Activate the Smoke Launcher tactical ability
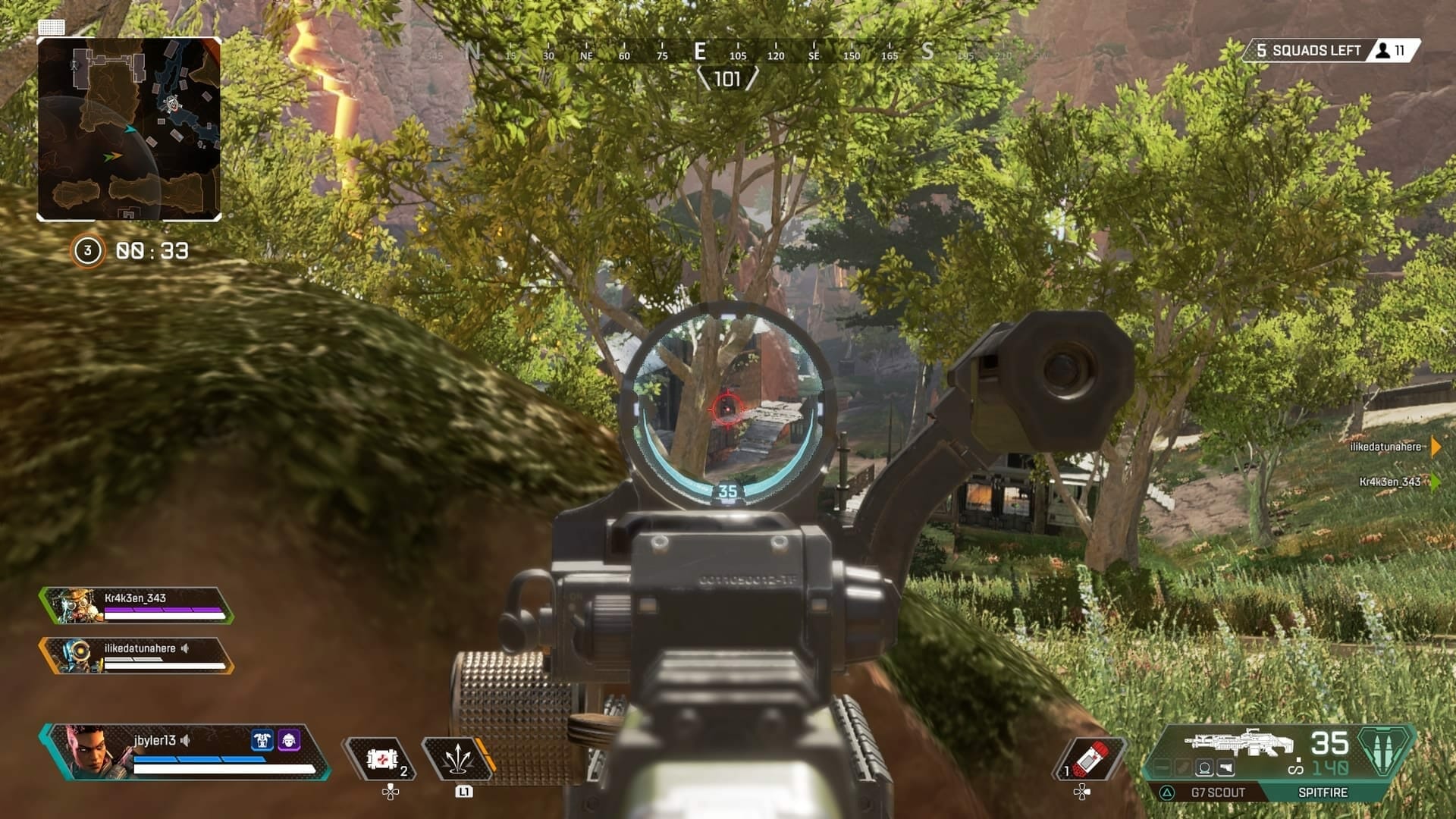The image size is (1456, 819). click(x=457, y=758)
